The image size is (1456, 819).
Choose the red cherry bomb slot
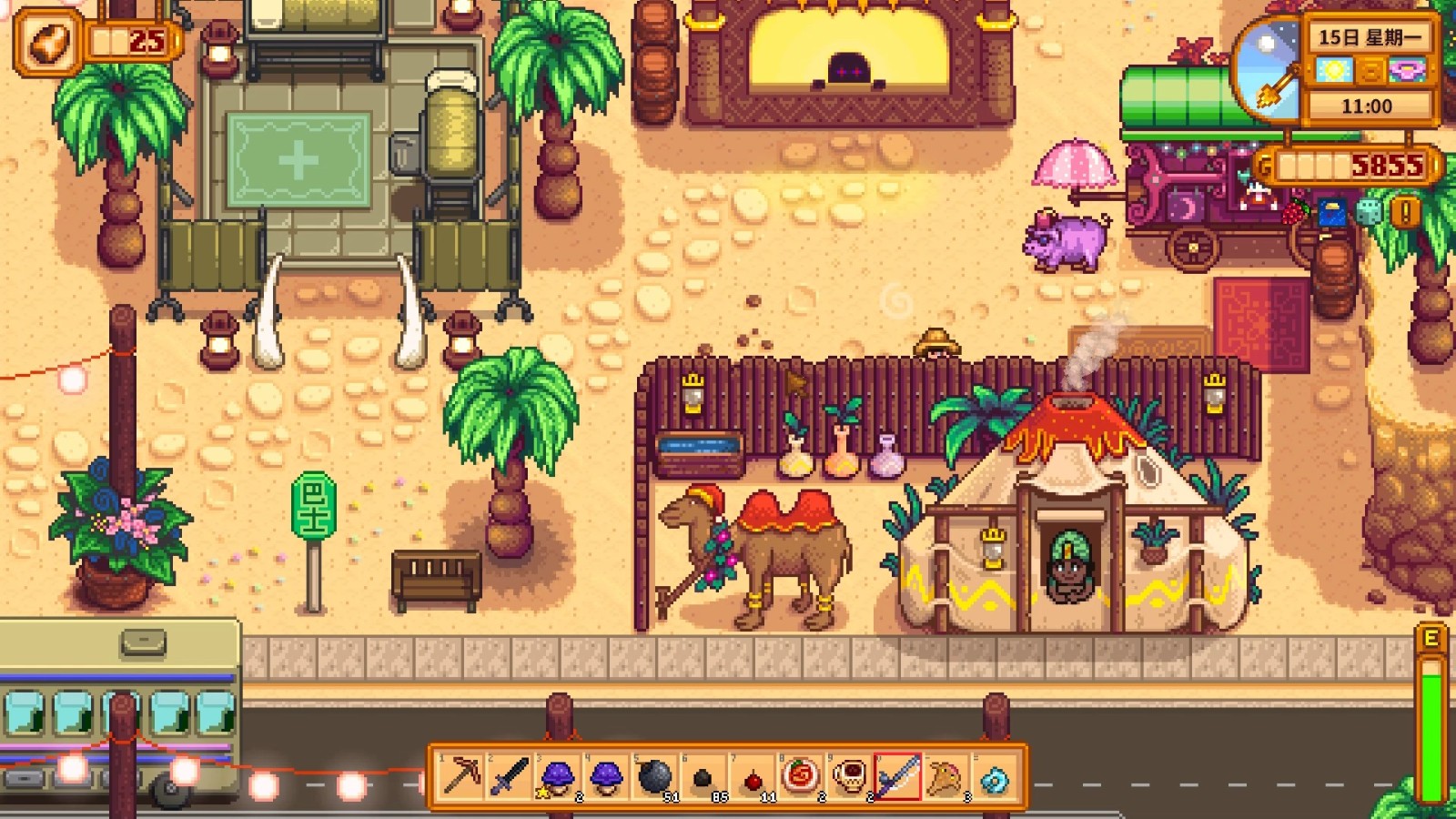tap(752, 777)
